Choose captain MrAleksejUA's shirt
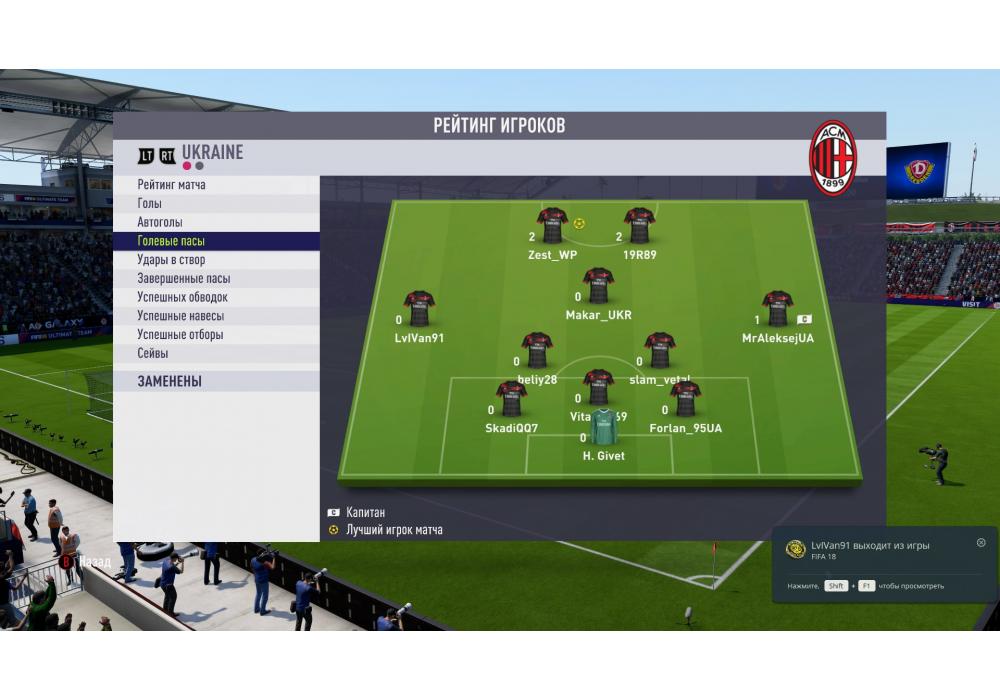Screen dimensions: 1000x700 point(777,309)
